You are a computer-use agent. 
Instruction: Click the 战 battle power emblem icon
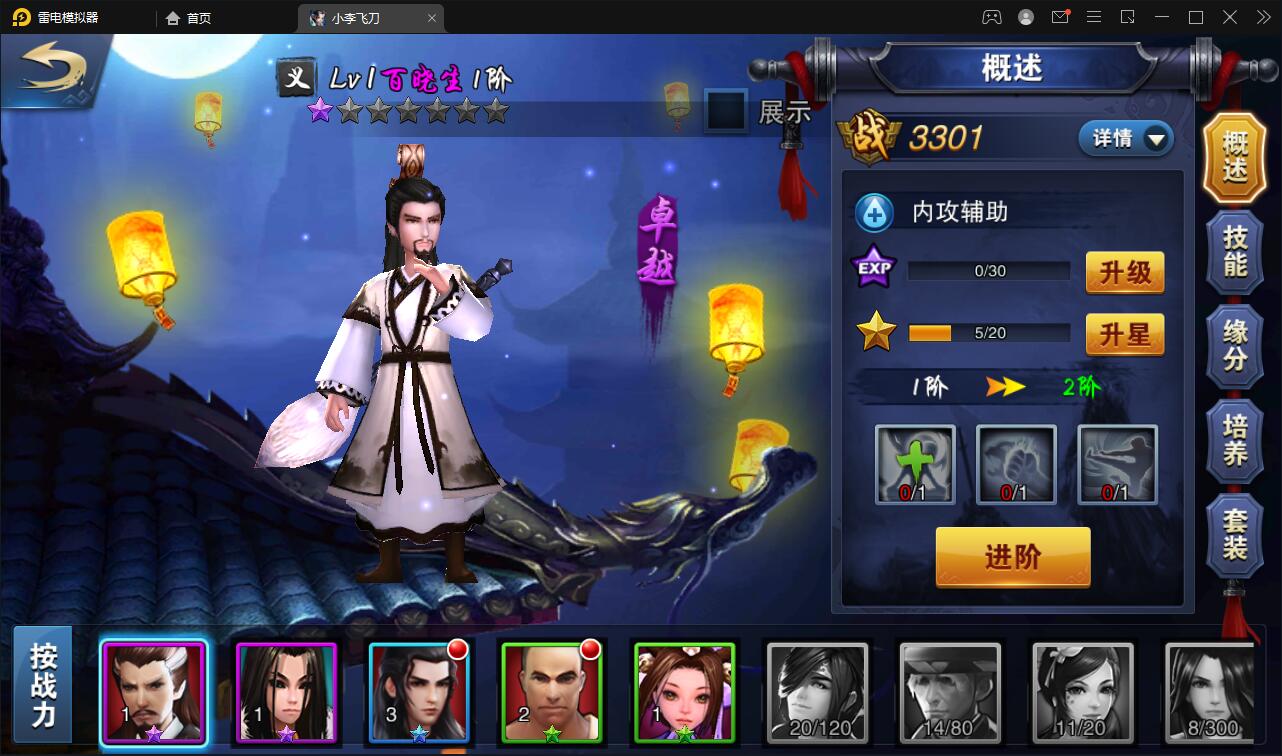pos(872,137)
